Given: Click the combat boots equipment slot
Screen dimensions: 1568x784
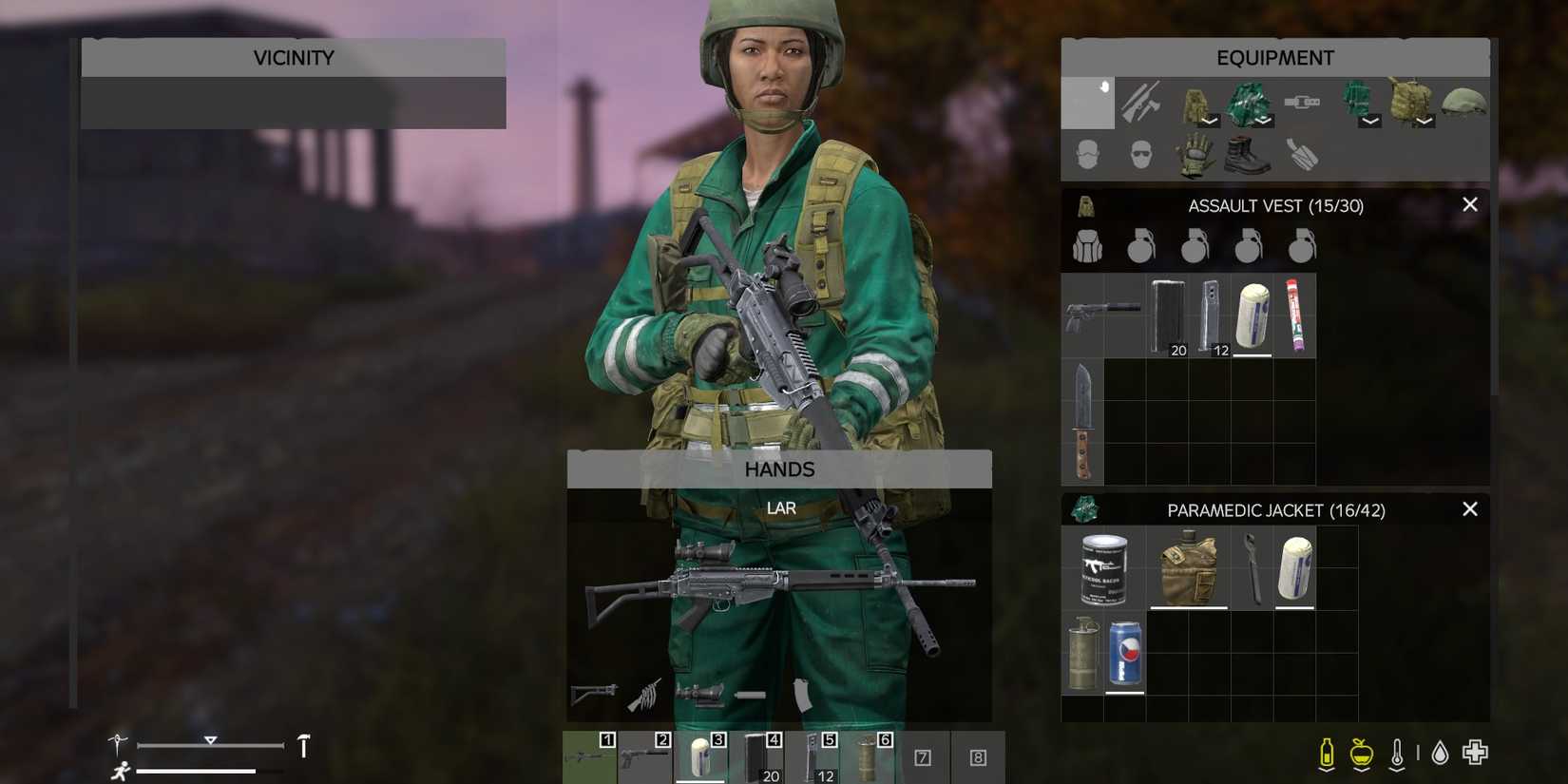Looking at the screenshot, I should (1248, 154).
